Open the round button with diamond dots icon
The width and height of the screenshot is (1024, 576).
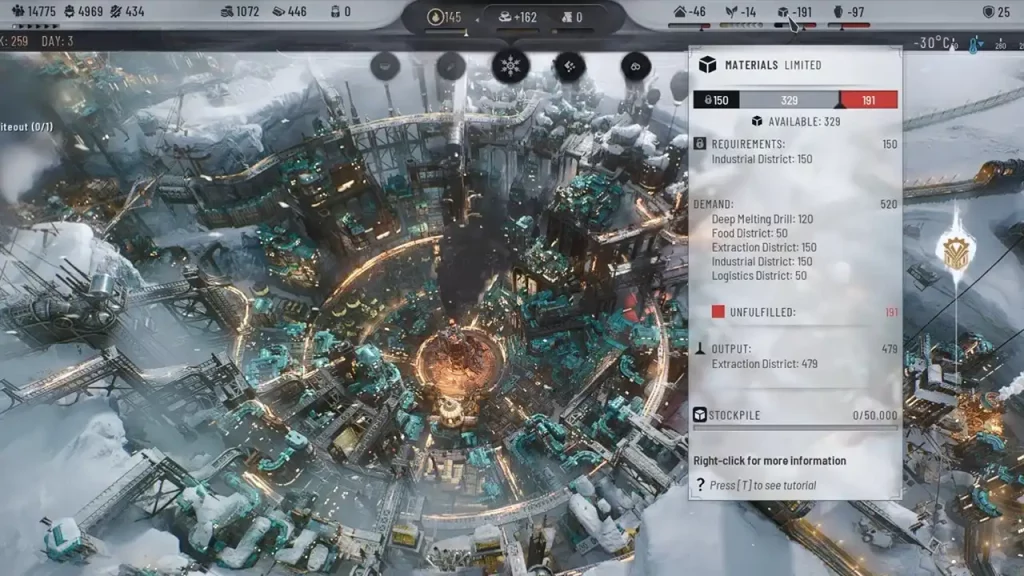tap(569, 67)
